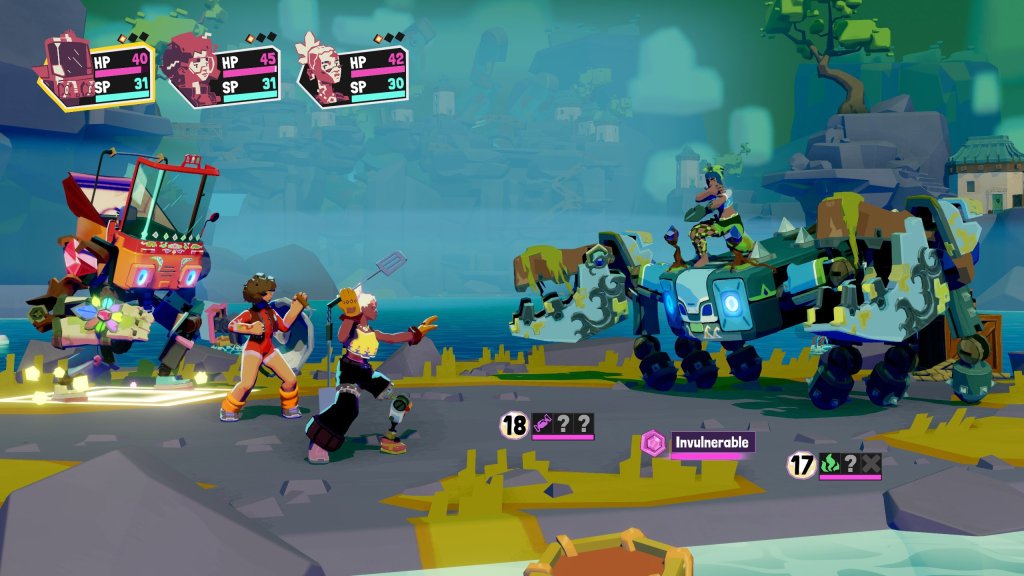
Task: Click the pink gem invulnerable icon
Action: (x=654, y=442)
